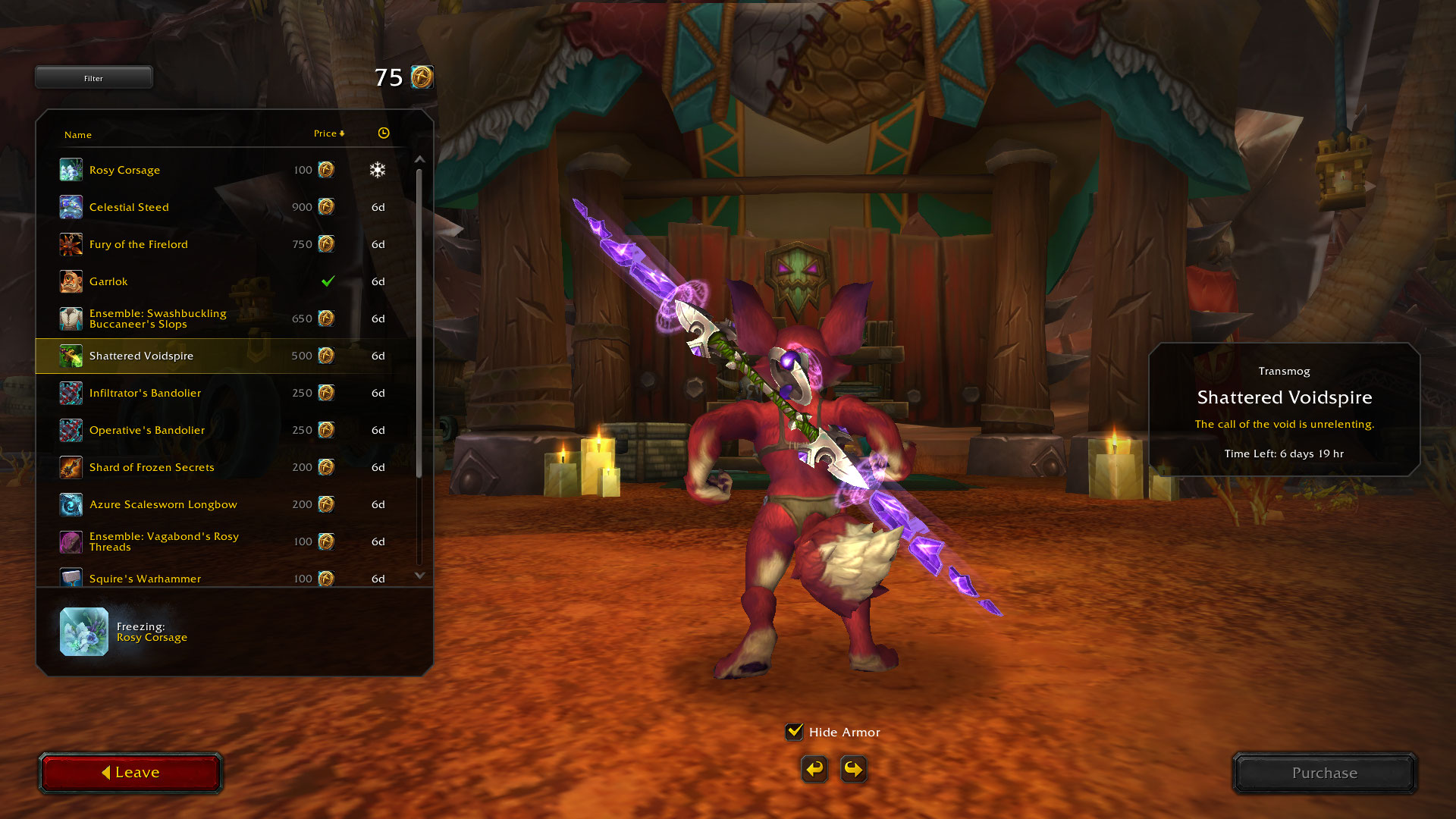The width and height of the screenshot is (1456, 819).
Task: Click the Purchase button
Action: [1325, 773]
